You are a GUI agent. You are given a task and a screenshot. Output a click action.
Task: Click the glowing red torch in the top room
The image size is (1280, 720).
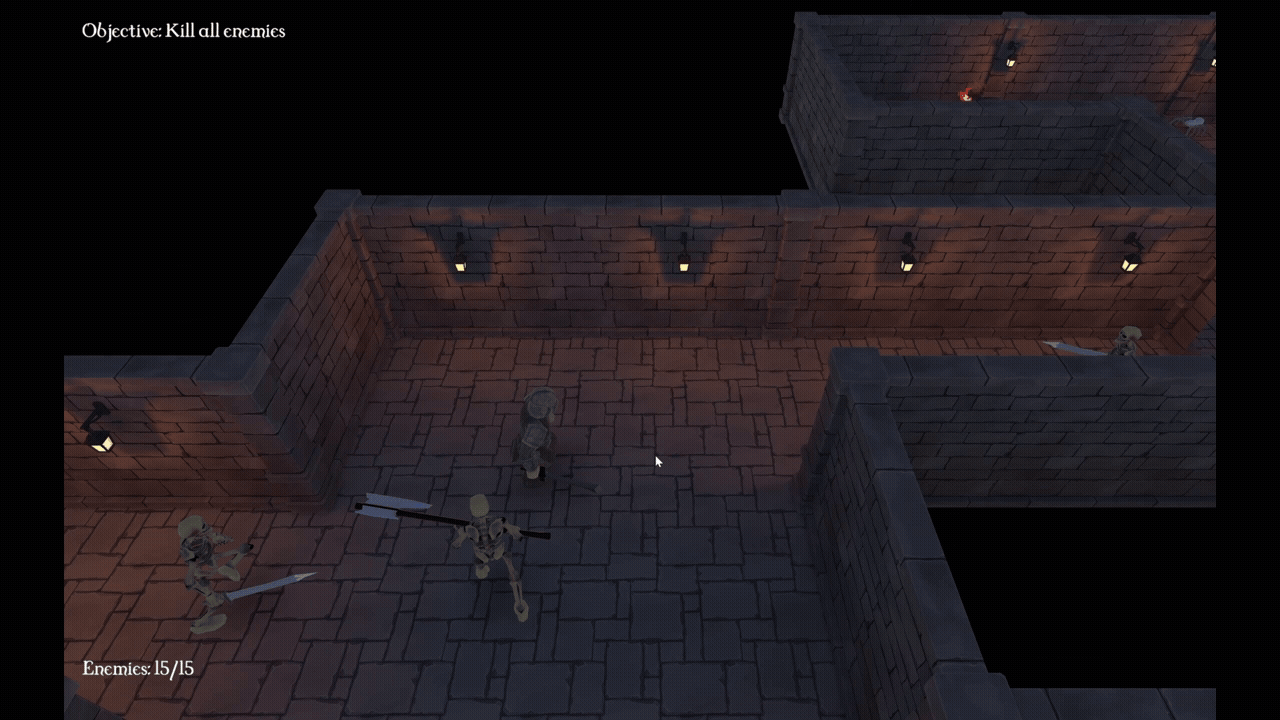pyautogui.click(x=963, y=93)
